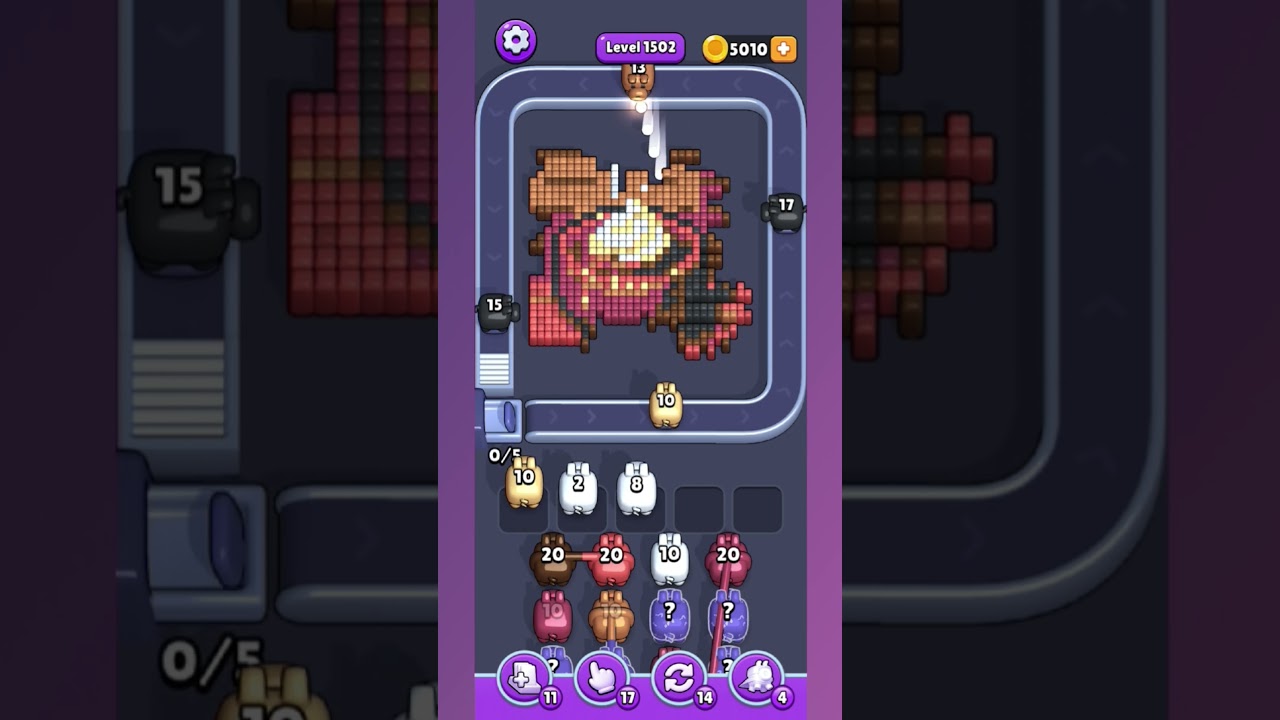
Task: Tap the Level 1502 badge
Action: tap(640, 46)
